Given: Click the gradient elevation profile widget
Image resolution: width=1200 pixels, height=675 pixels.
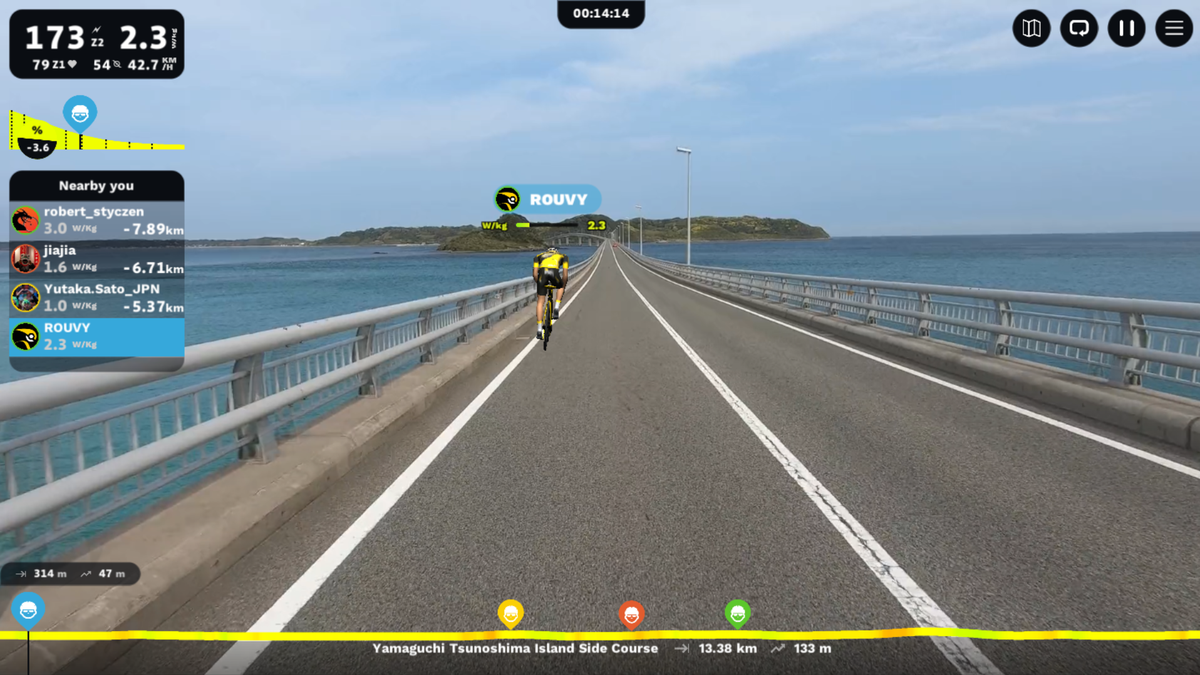Looking at the screenshot, I should point(97,132).
